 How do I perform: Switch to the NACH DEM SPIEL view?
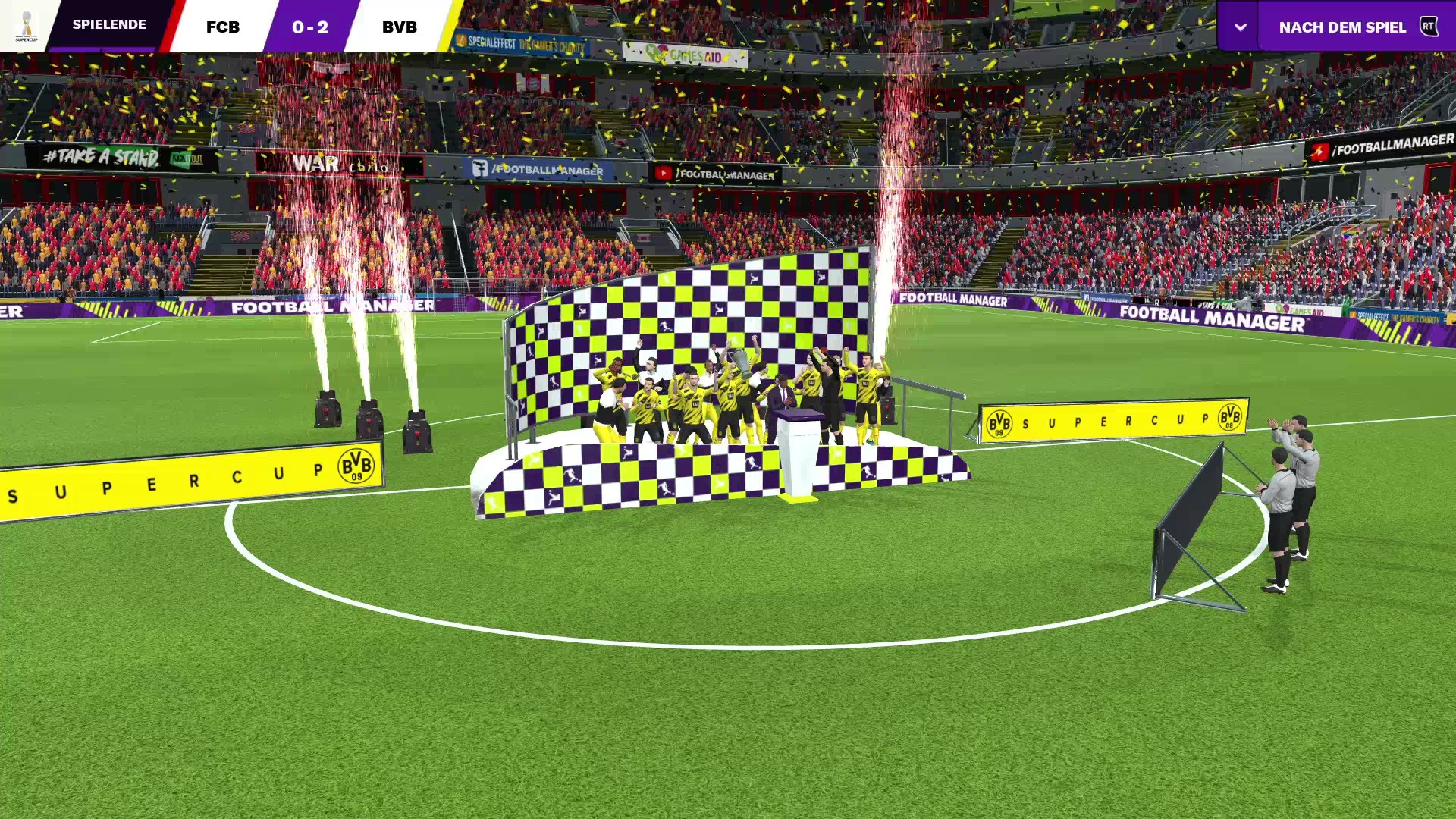[x=1342, y=27]
